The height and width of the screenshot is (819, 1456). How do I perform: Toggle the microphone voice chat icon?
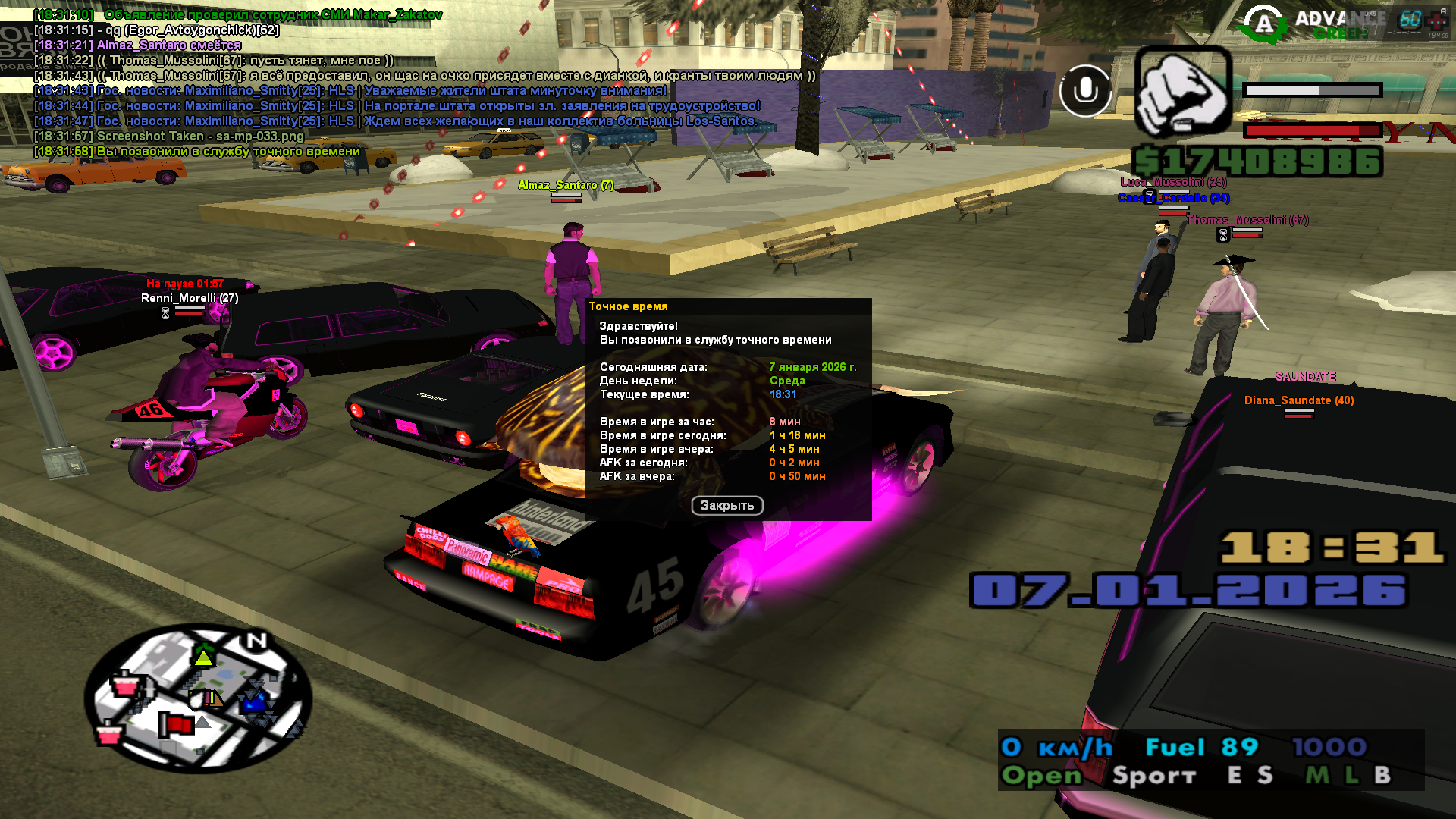(x=1085, y=91)
